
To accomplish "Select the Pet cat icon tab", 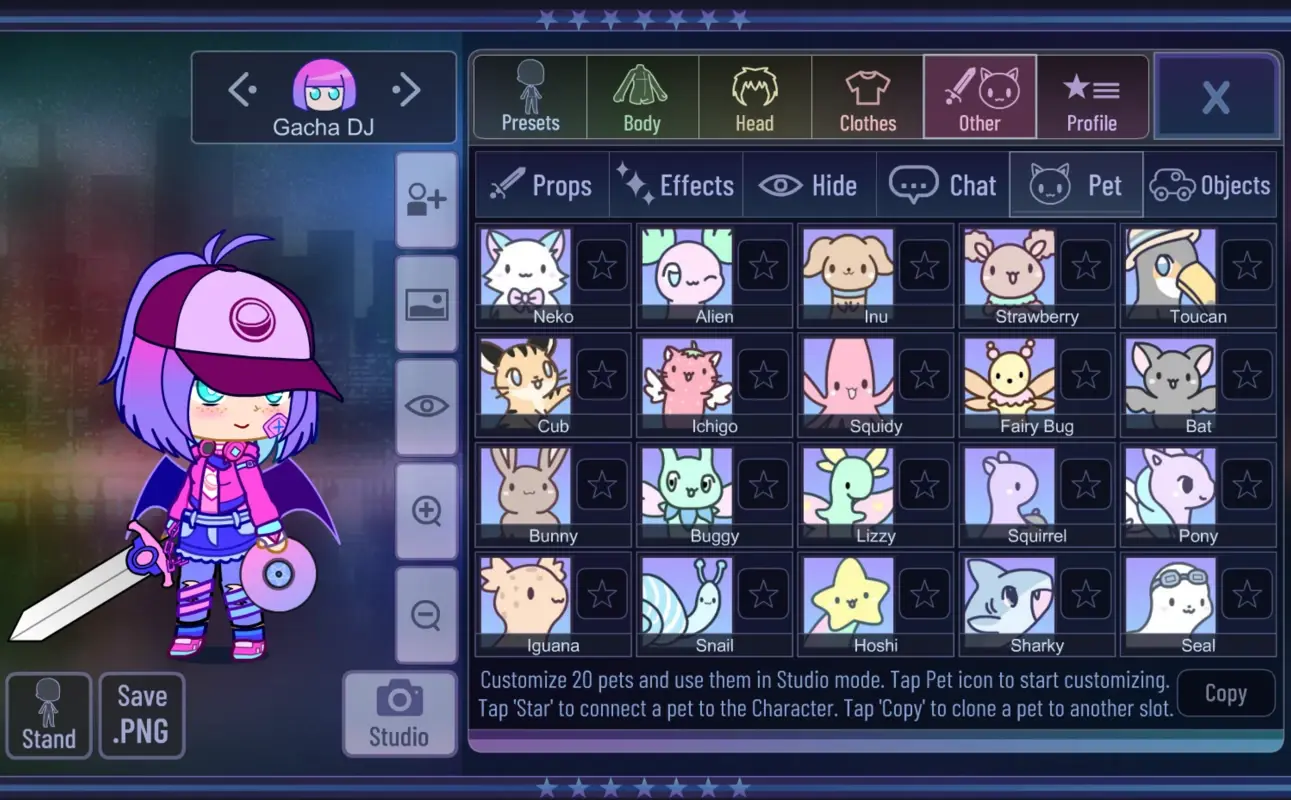I will click(x=1076, y=184).
